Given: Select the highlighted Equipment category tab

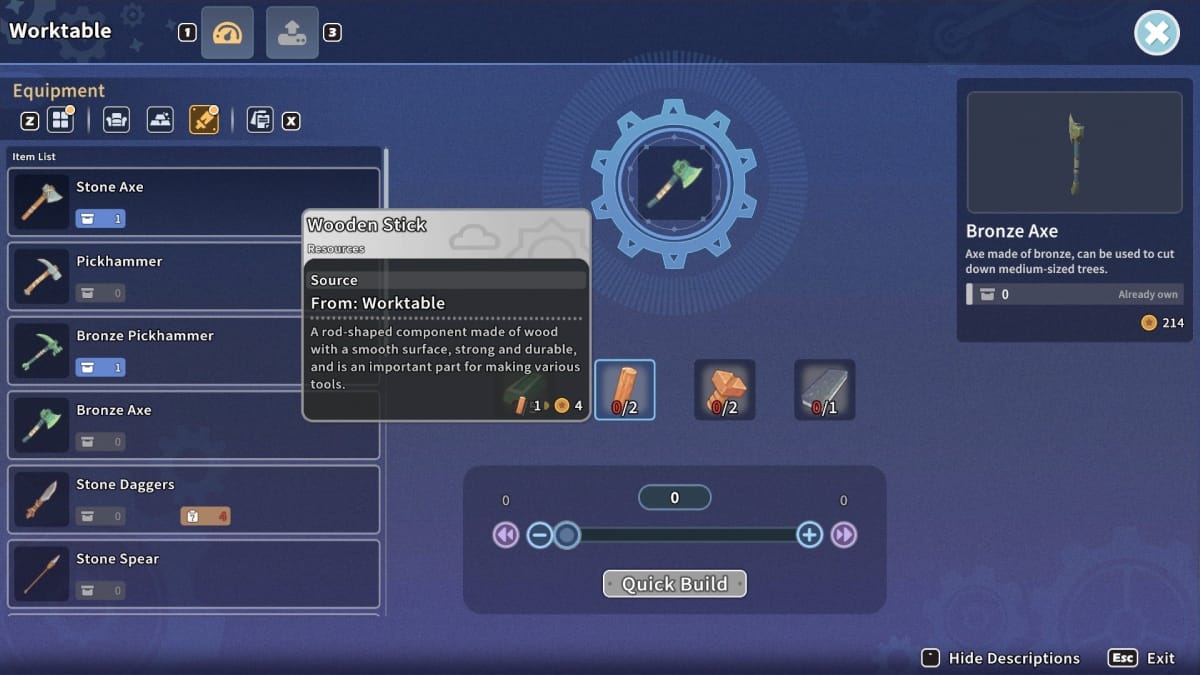Looking at the screenshot, I should point(203,121).
